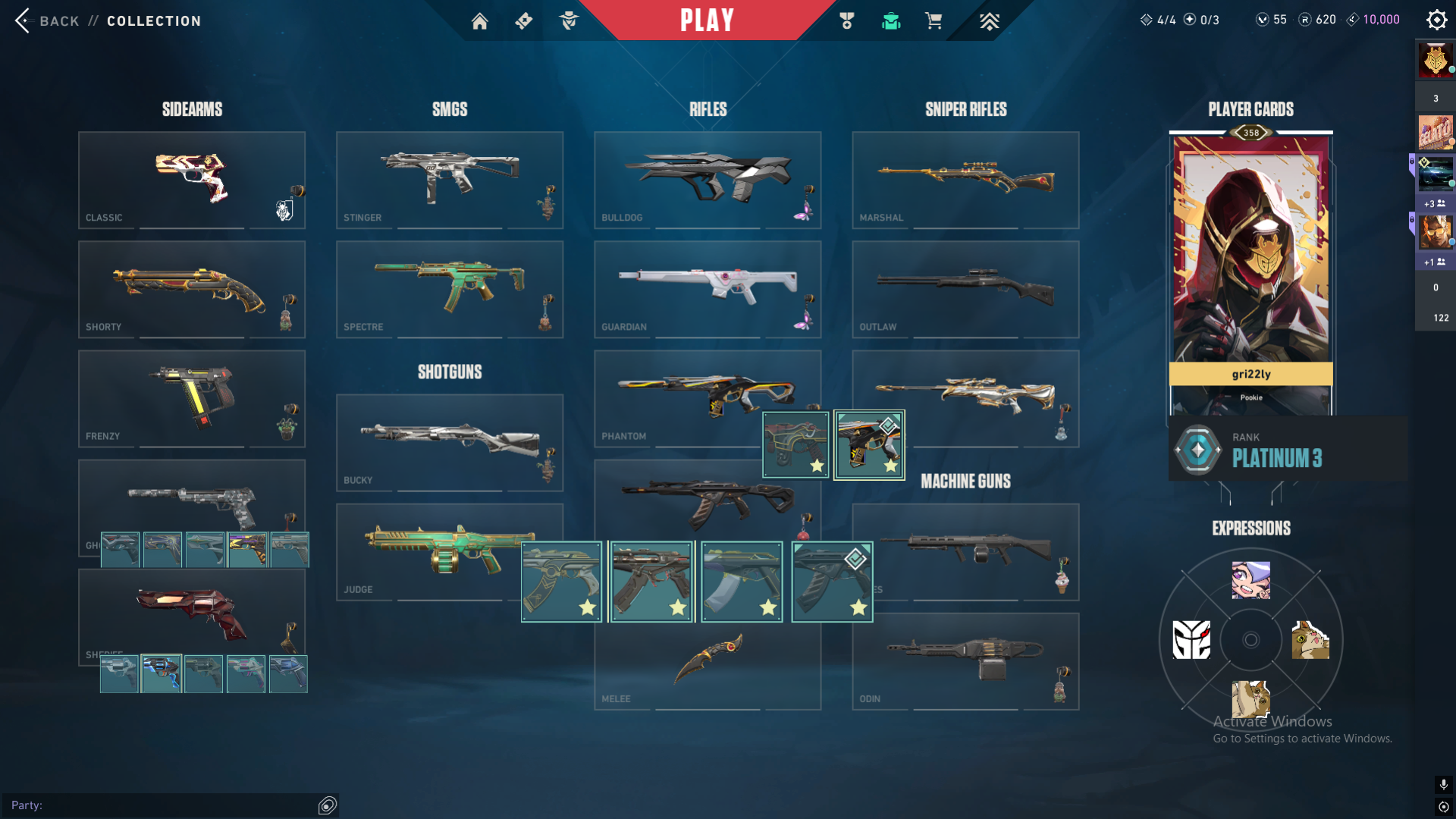Open the home screen icon
The image size is (1456, 819).
pyautogui.click(x=479, y=21)
